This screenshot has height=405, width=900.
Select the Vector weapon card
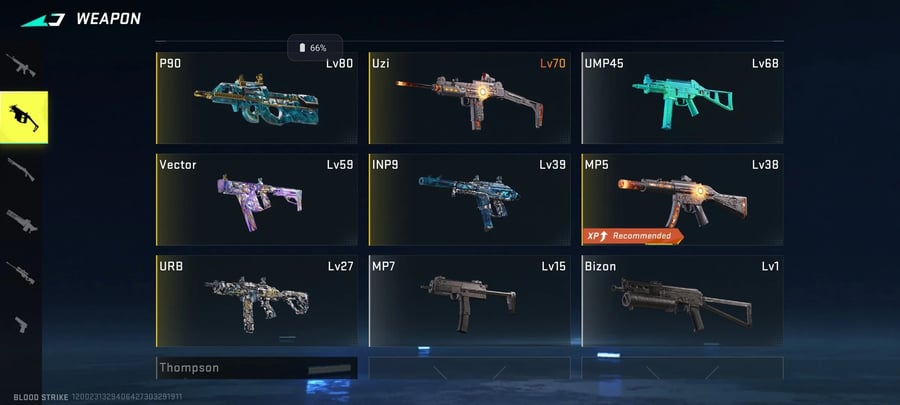257,198
